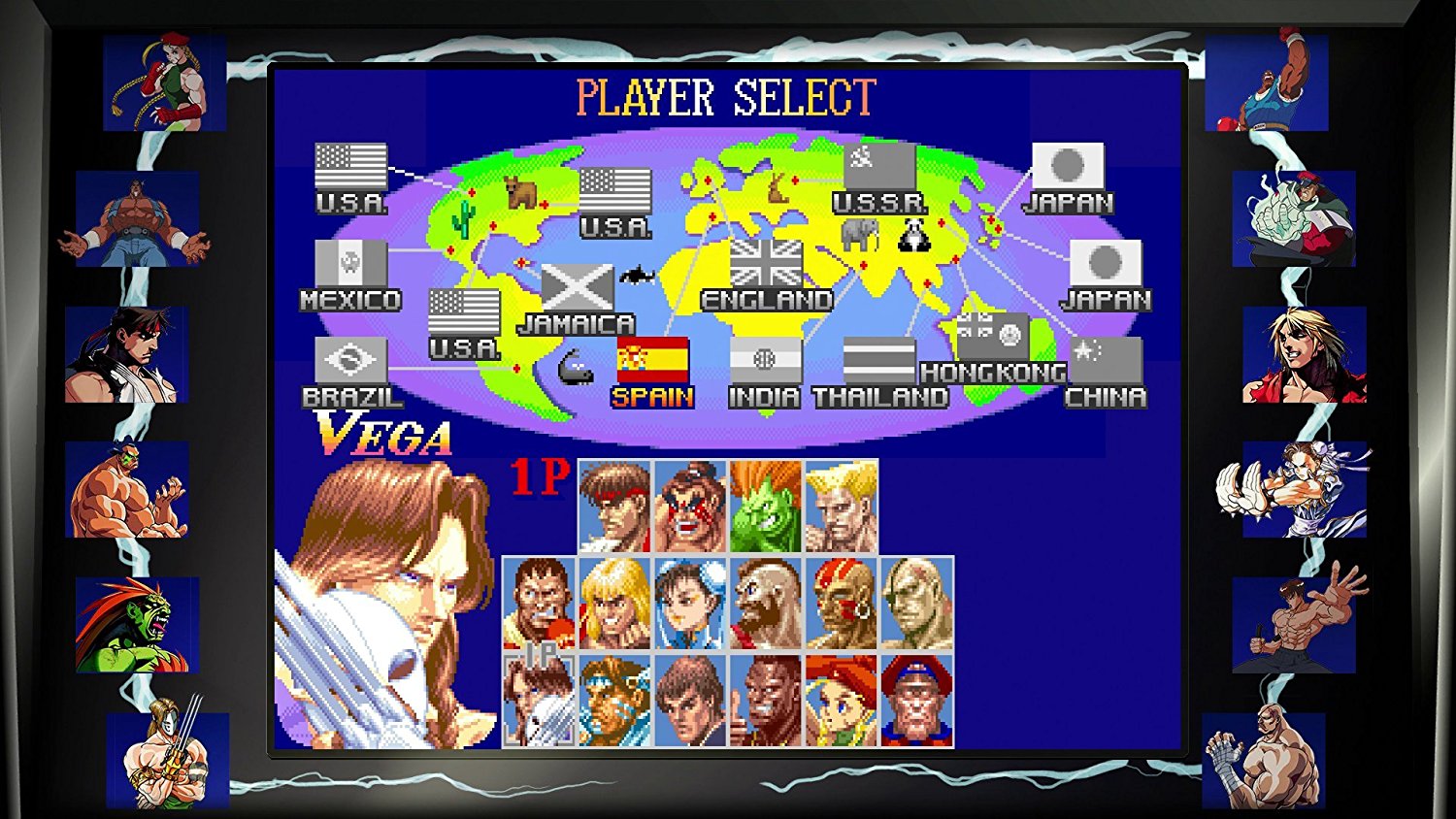Click the Jamaica flag icon

(577, 286)
